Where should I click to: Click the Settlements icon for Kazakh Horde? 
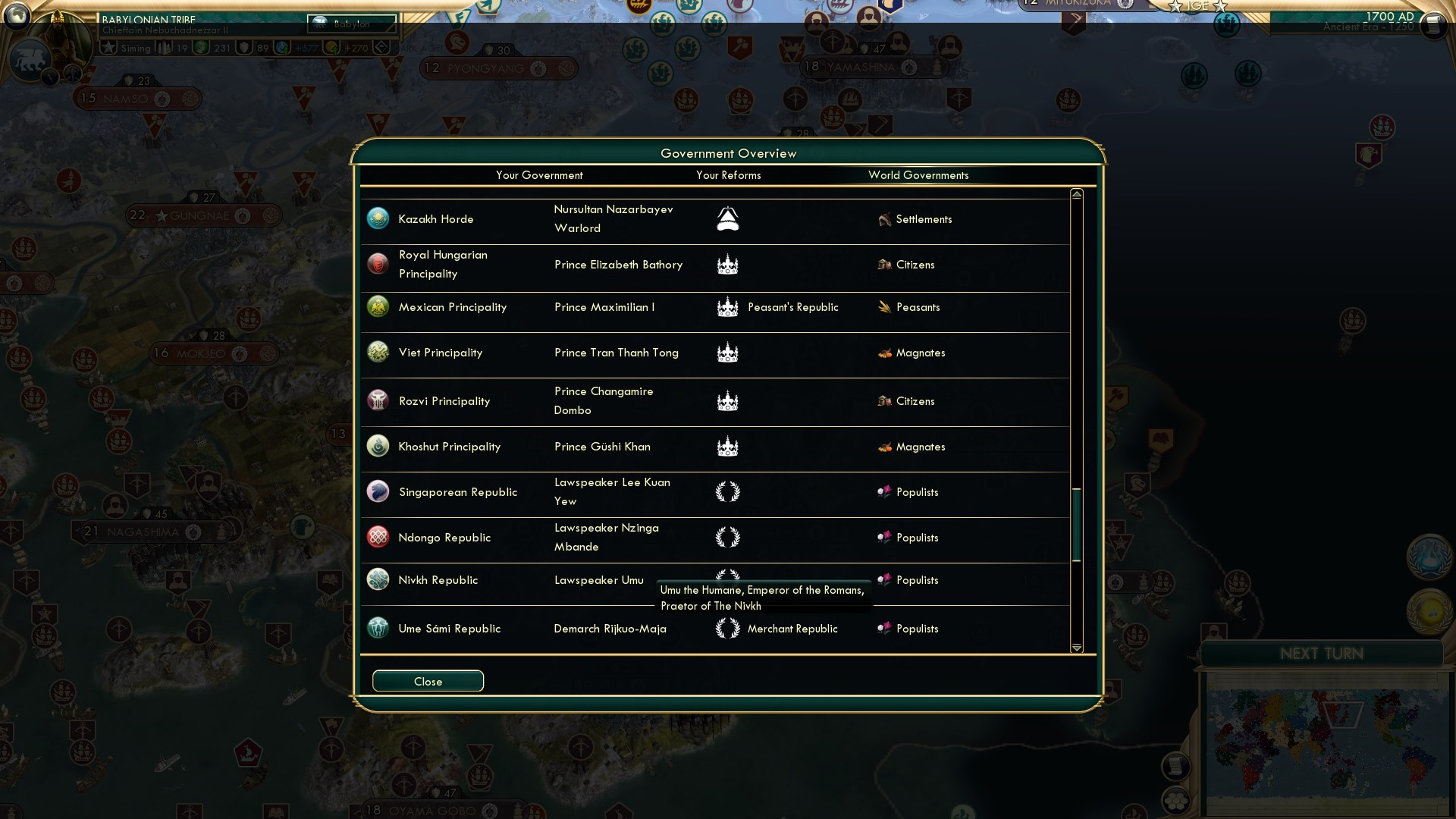[x=884, y=219]
